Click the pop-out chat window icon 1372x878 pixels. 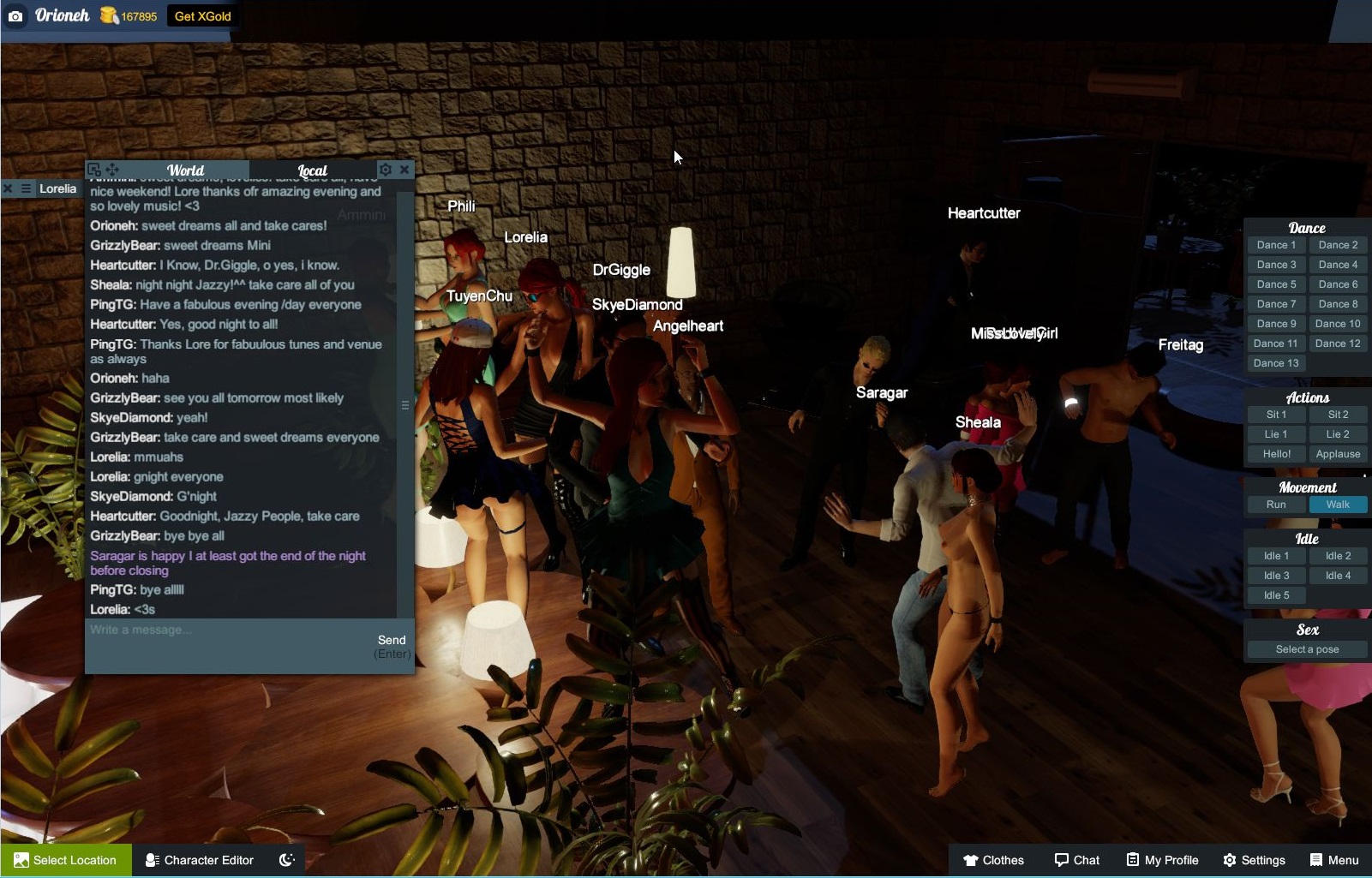click(94, 170)
